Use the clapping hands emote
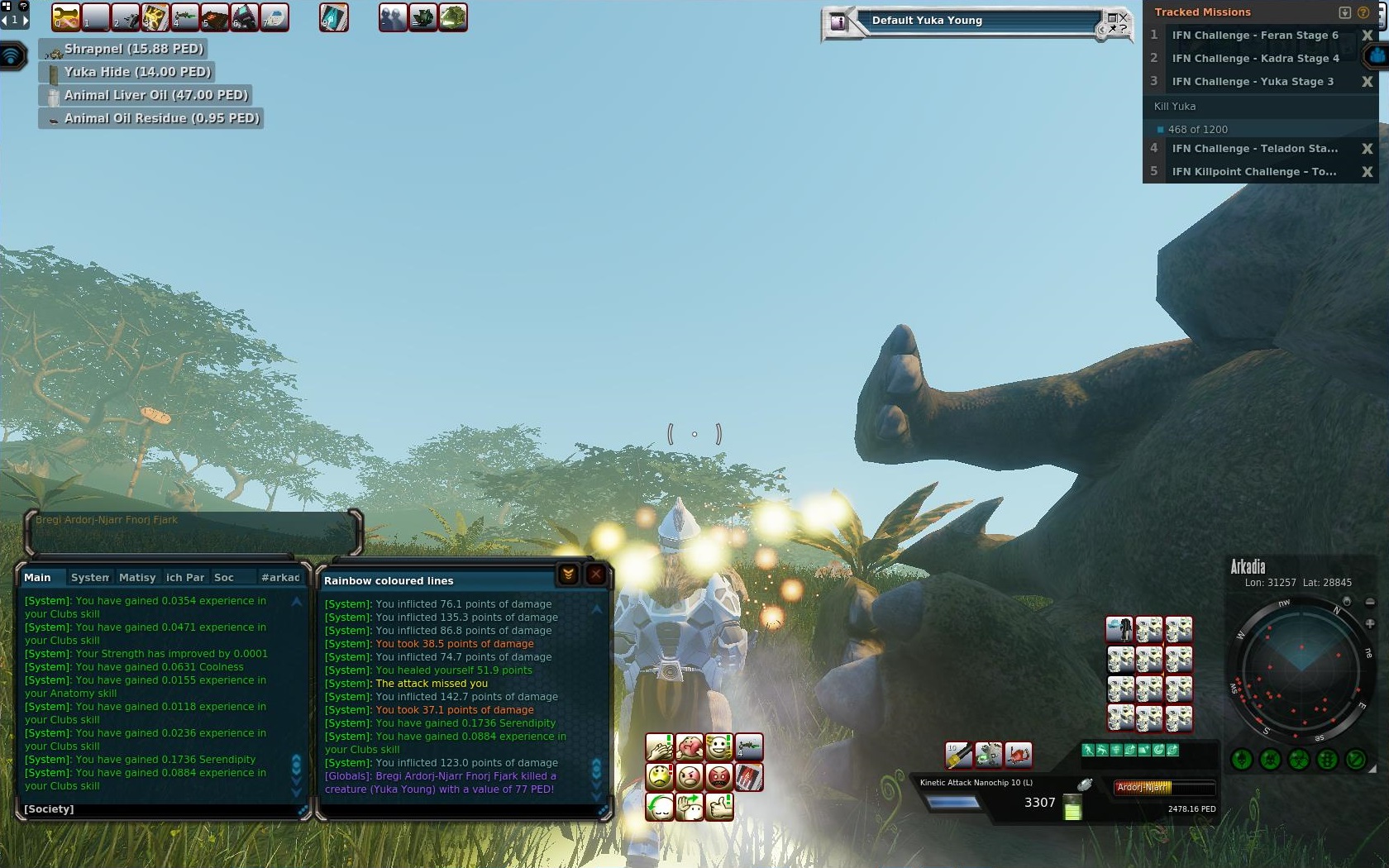Viewport: 1389px width, 868px height. (x=659, y=747)
